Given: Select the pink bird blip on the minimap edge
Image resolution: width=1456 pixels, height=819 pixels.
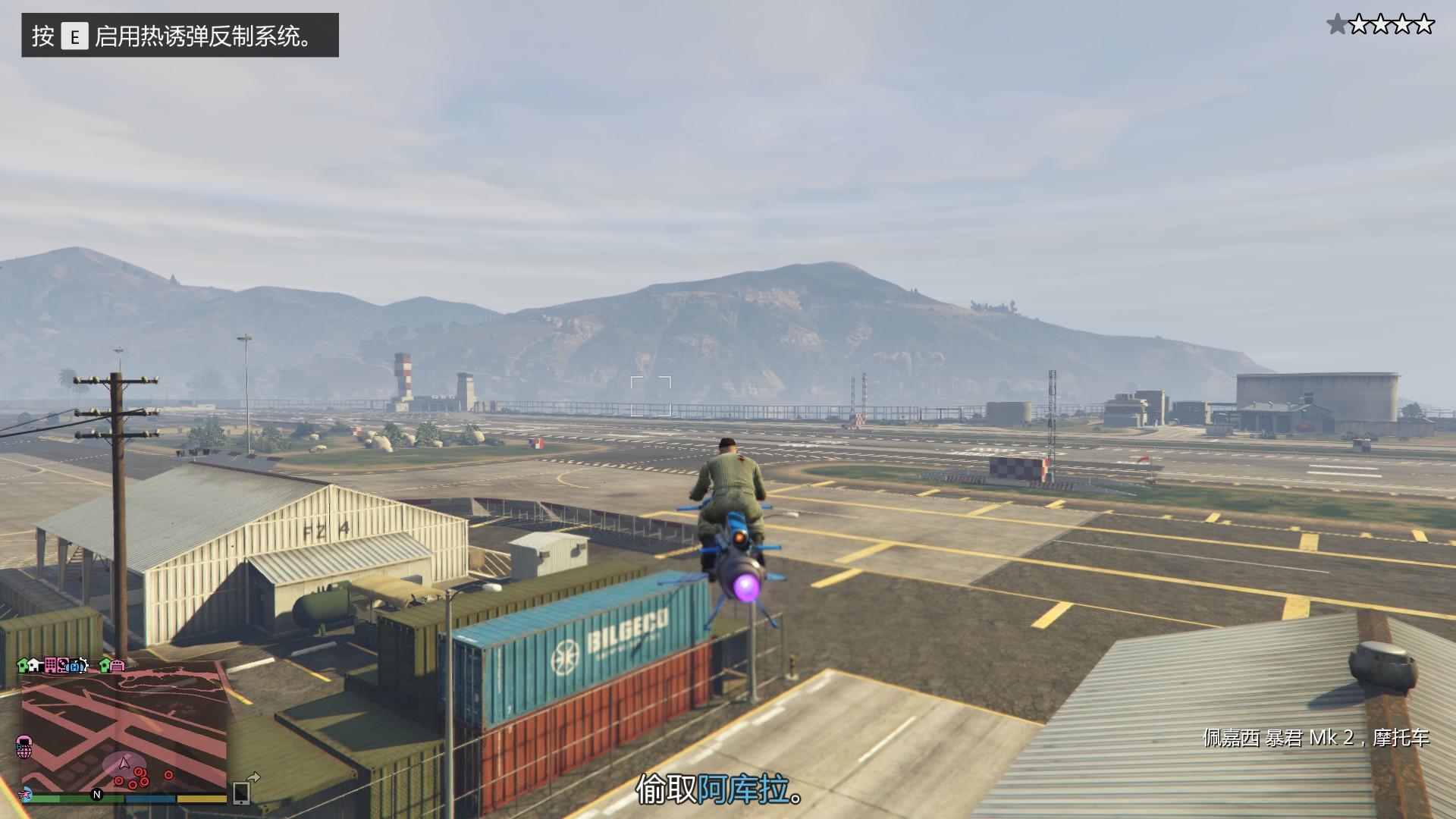Looking at the screenshot, I should coord(25,795).
